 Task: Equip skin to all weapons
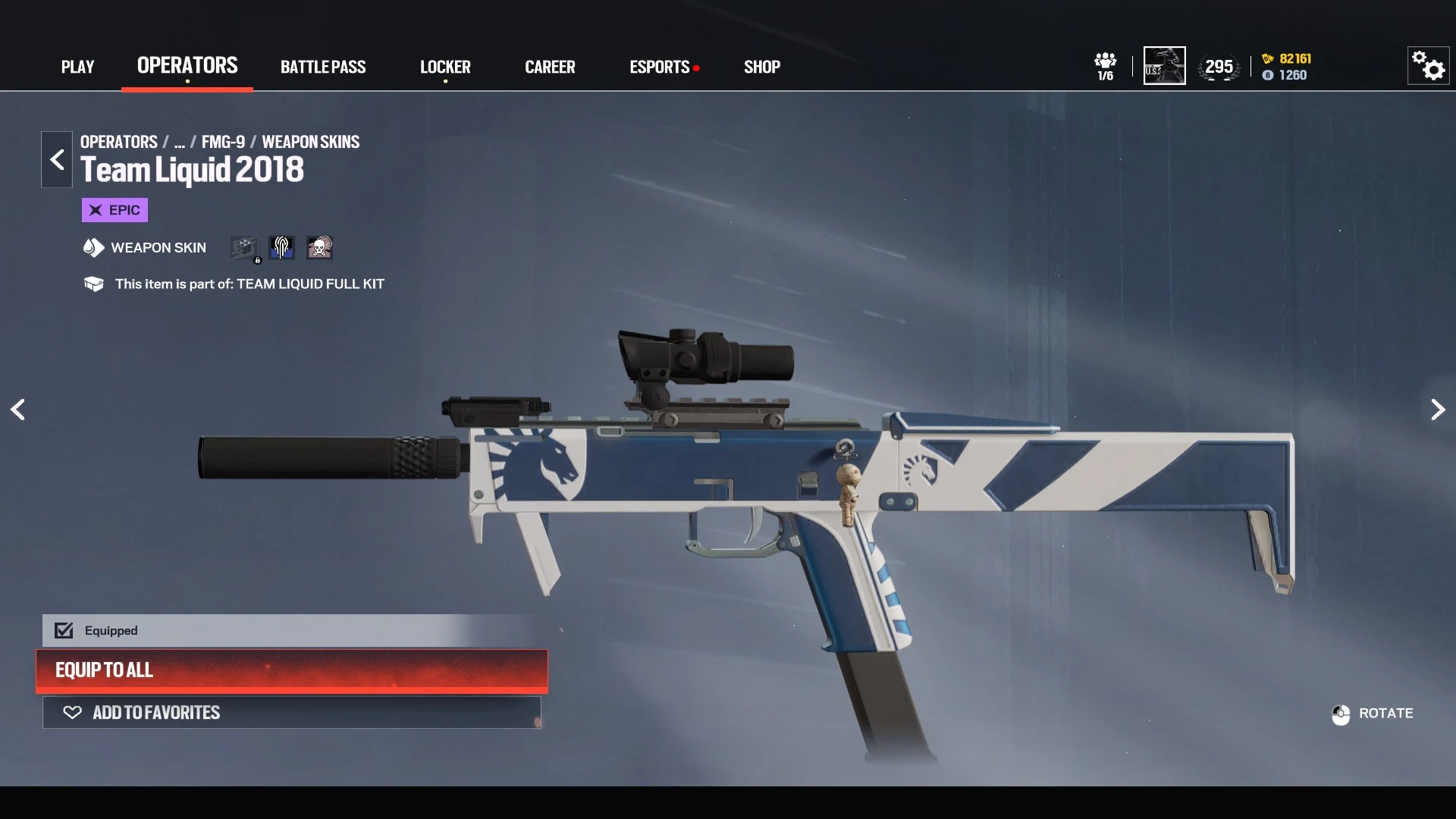(292, 670)
